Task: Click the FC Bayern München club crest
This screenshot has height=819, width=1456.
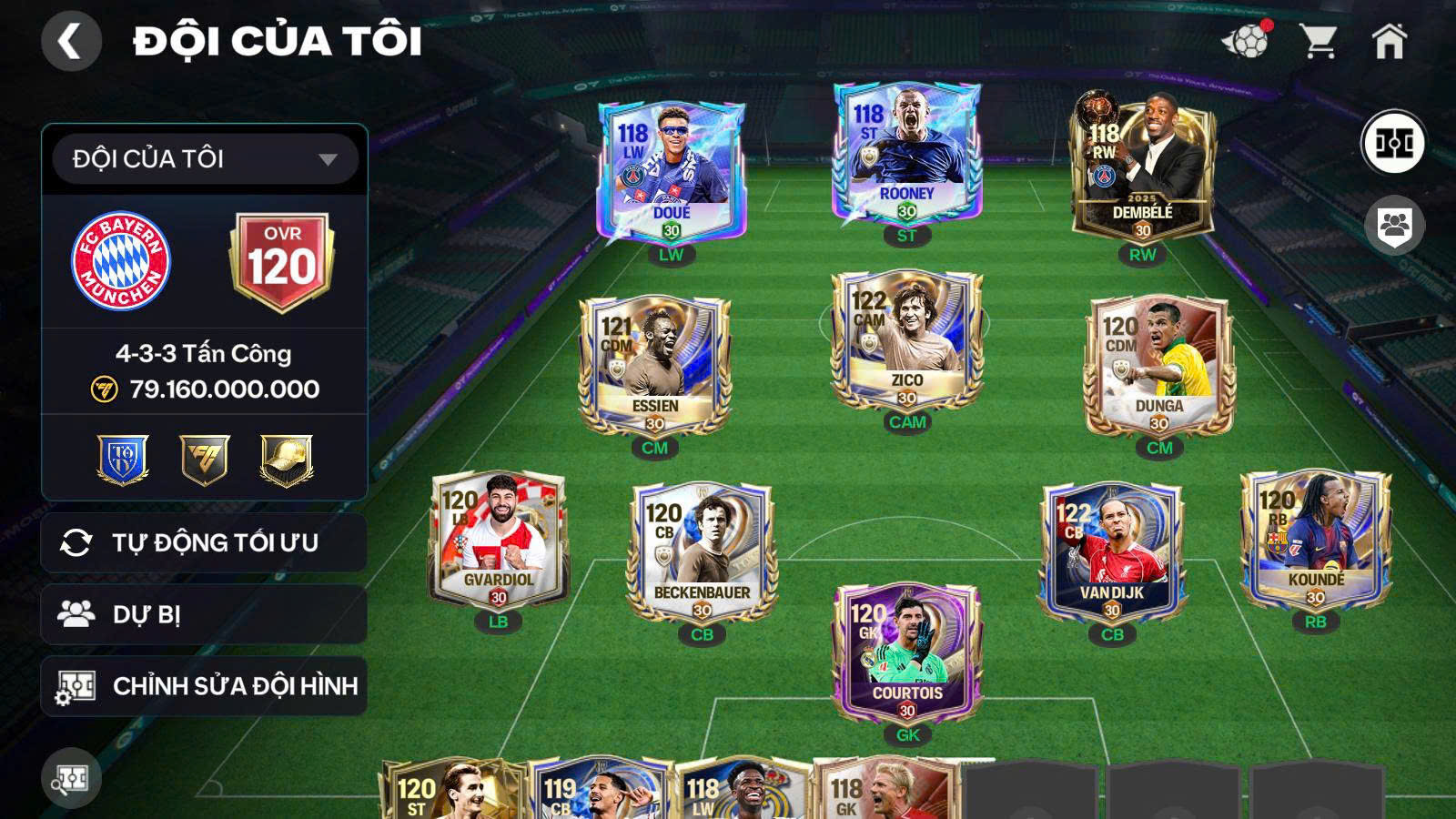Action: (120, 256)
